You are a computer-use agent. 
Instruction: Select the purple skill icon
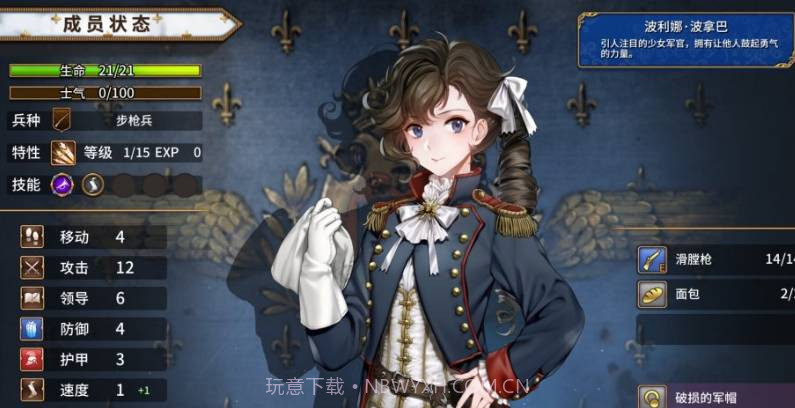coord(62,185)
